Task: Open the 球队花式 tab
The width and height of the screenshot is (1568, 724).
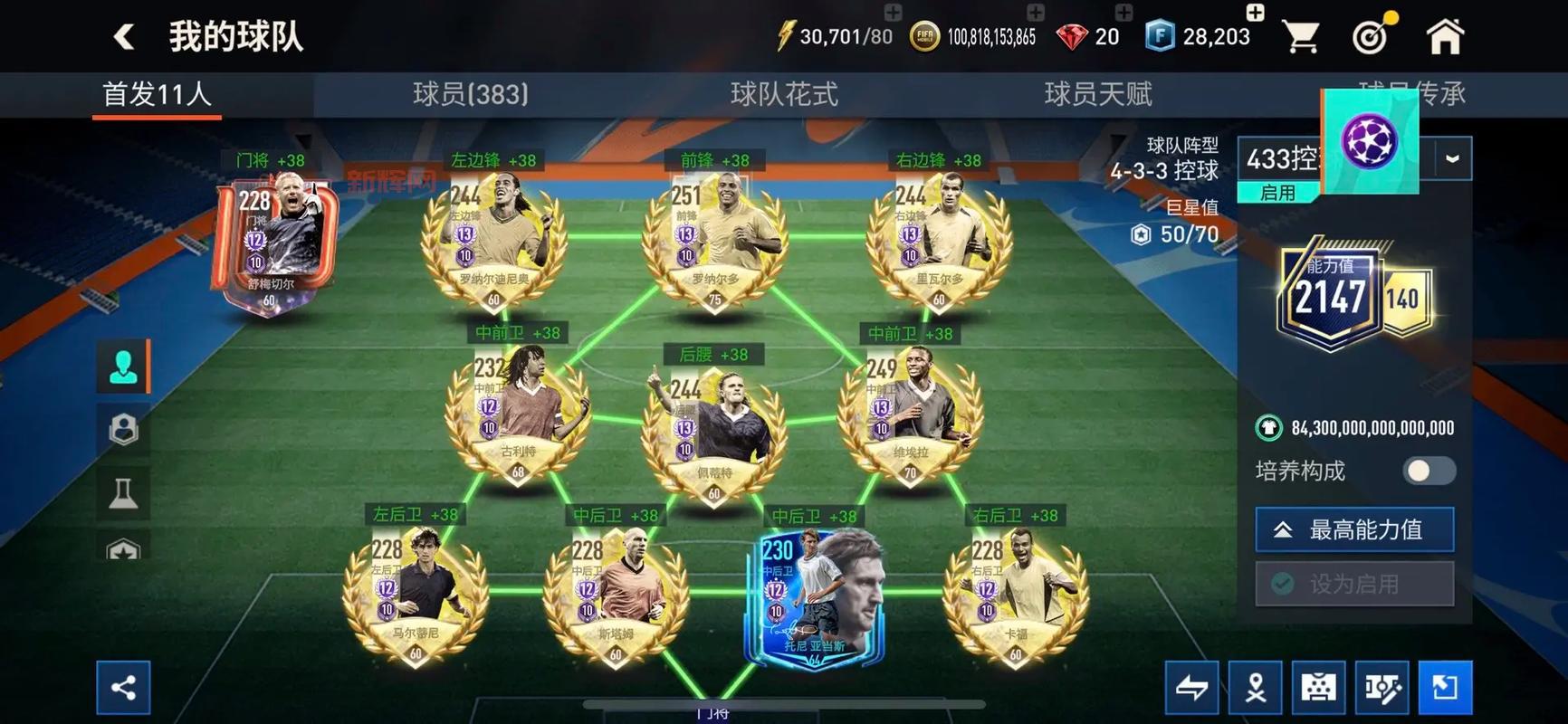Action: [780, 94]
